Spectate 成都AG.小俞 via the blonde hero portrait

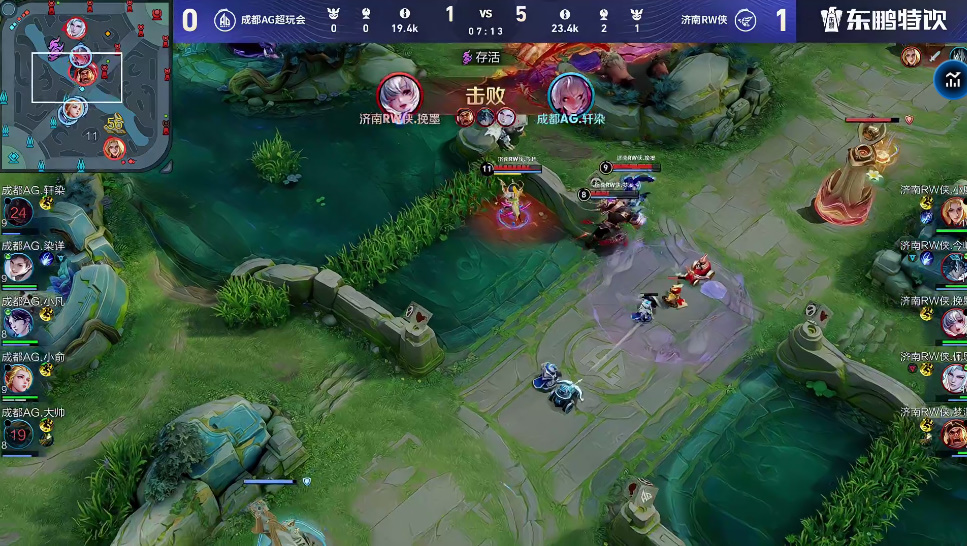21,378
